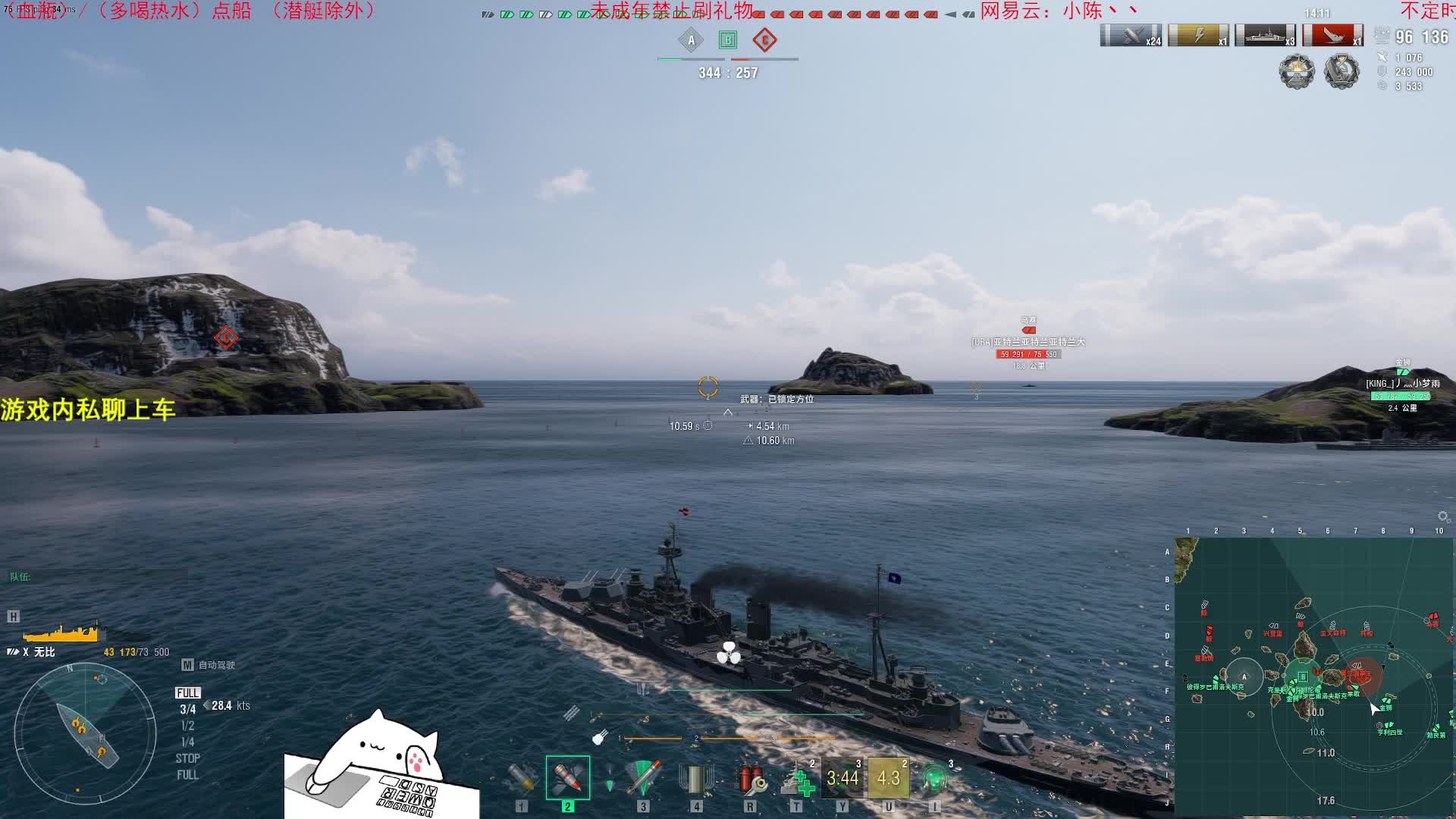This screenshot has width=1456, height=819.
Task: Activate the green hydroacoustic search consumable
Action: [x=934, y=778]
